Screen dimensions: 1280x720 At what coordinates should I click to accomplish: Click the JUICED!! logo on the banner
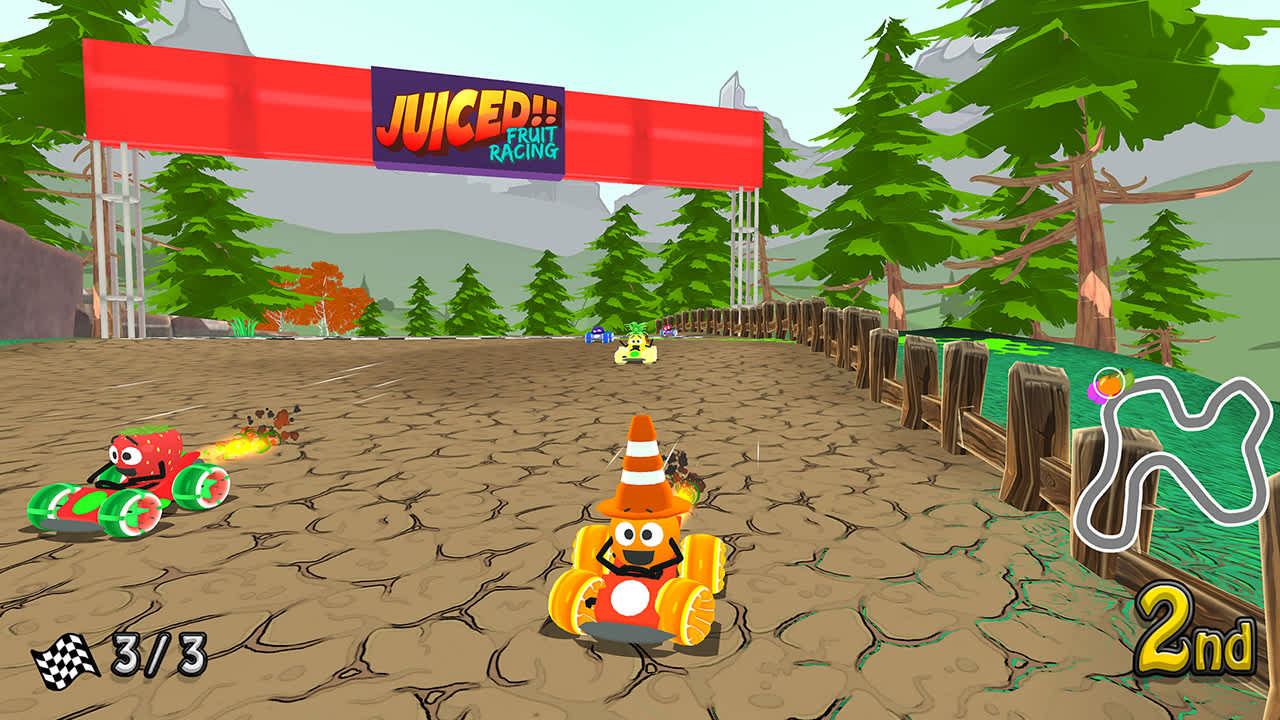(x=468, y=113)
